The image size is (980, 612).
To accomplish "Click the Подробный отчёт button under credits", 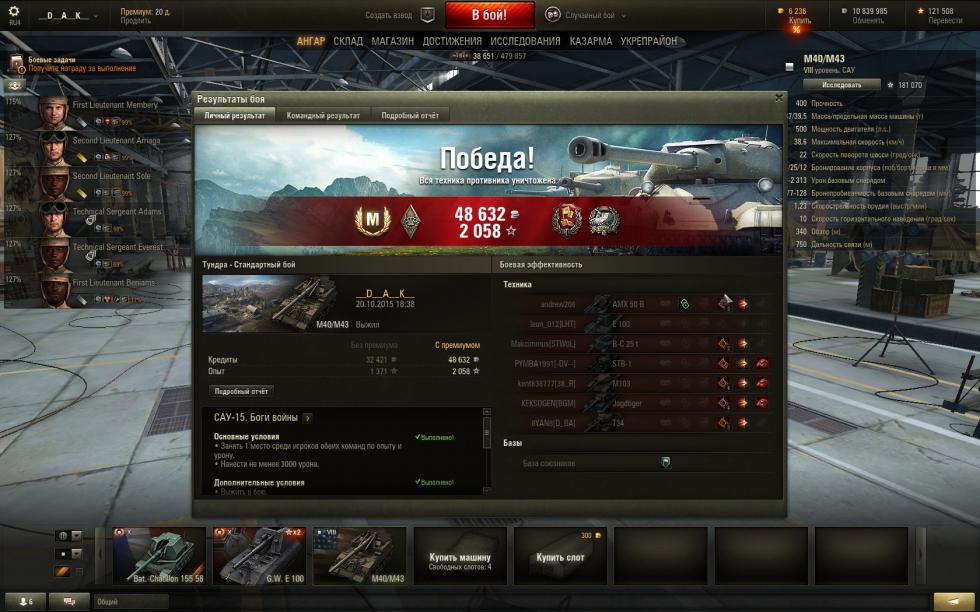I will click(241, 391).
